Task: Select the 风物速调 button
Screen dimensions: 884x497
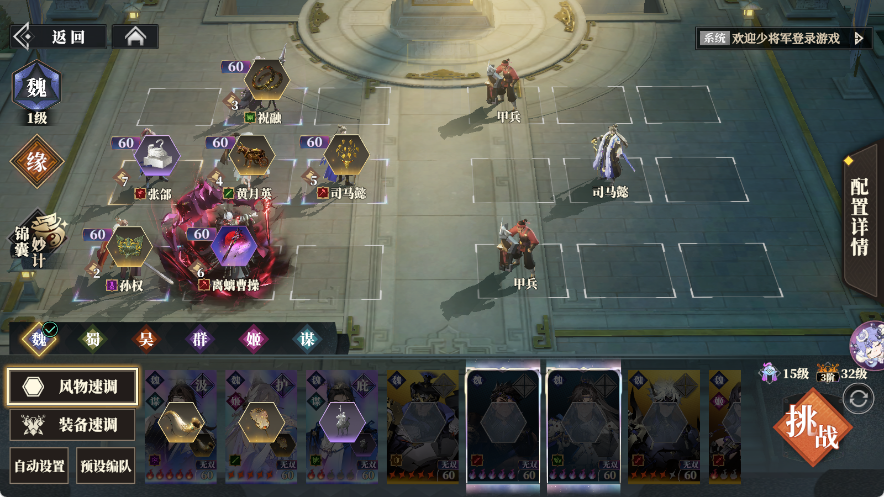Action: click(72, 386)
